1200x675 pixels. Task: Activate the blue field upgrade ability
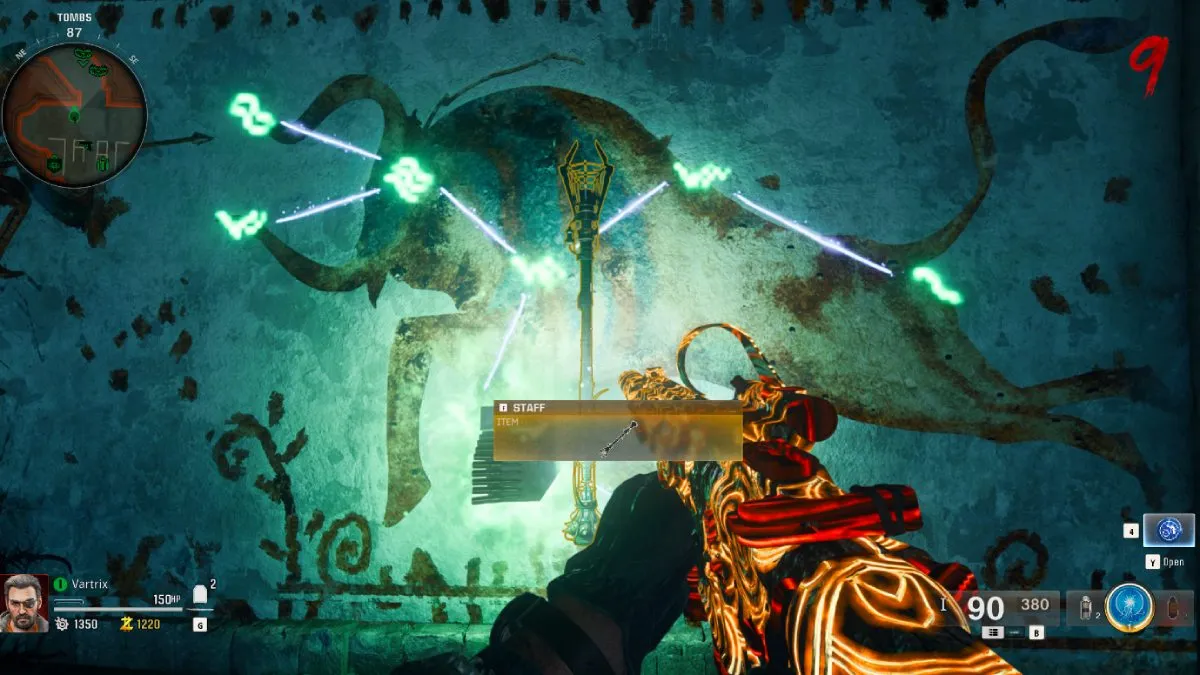point(1129,608)
